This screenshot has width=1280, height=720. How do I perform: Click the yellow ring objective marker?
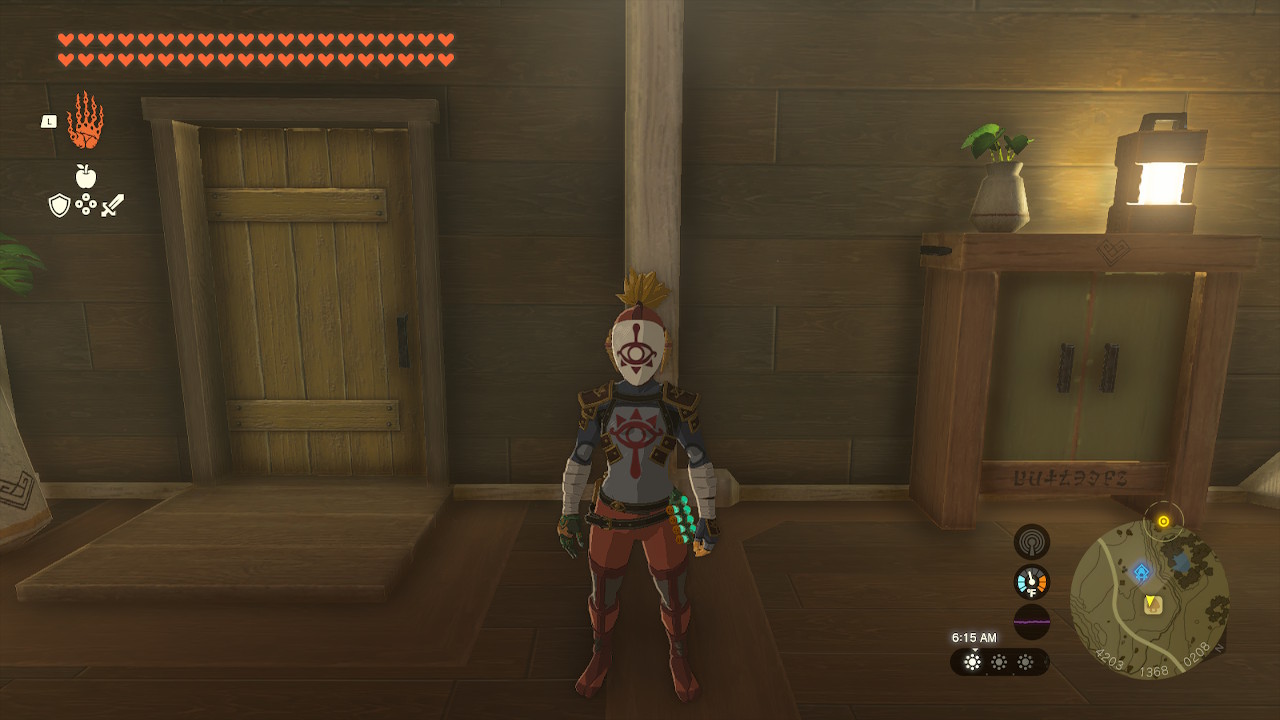click(1163, 521)
